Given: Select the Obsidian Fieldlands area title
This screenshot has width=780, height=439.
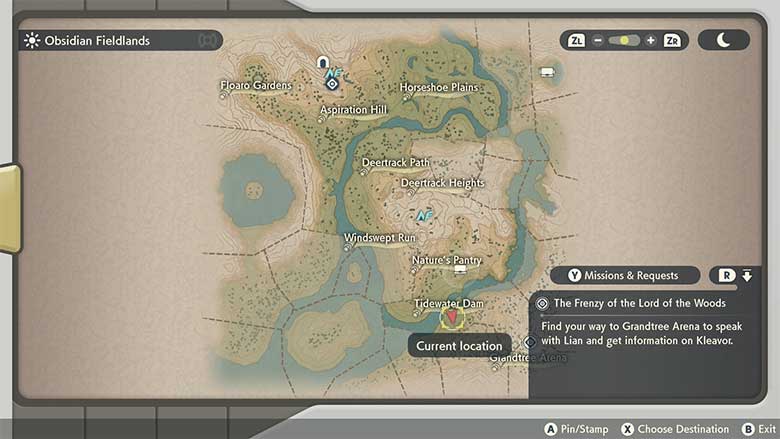Looking at the screenshot, I should (97, 41).
